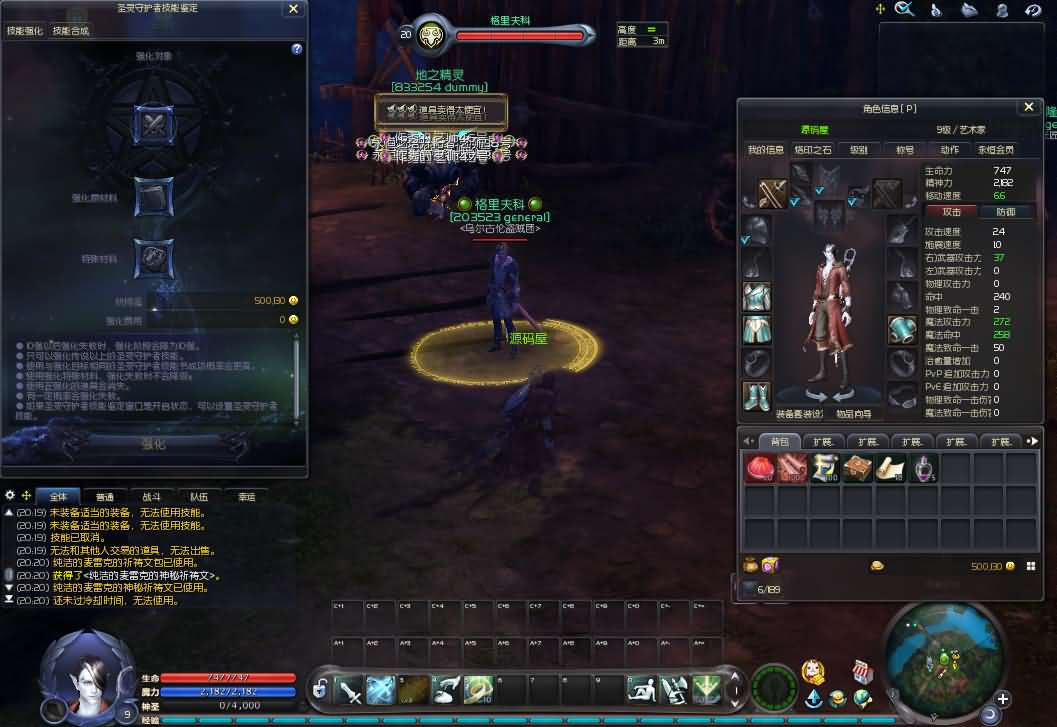The width and height of the screenshot is (1057, 727).
Task: Switch to the 技能合成 tab
Action: pos(71,31)
